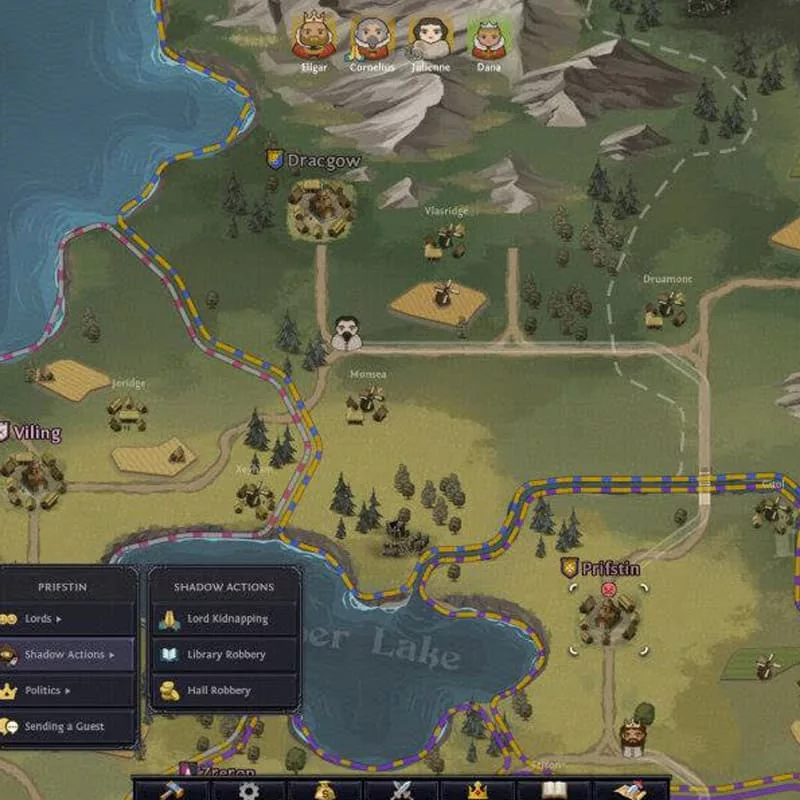
Task: Select Elgar's portrait
Action: tap(314, 38)
